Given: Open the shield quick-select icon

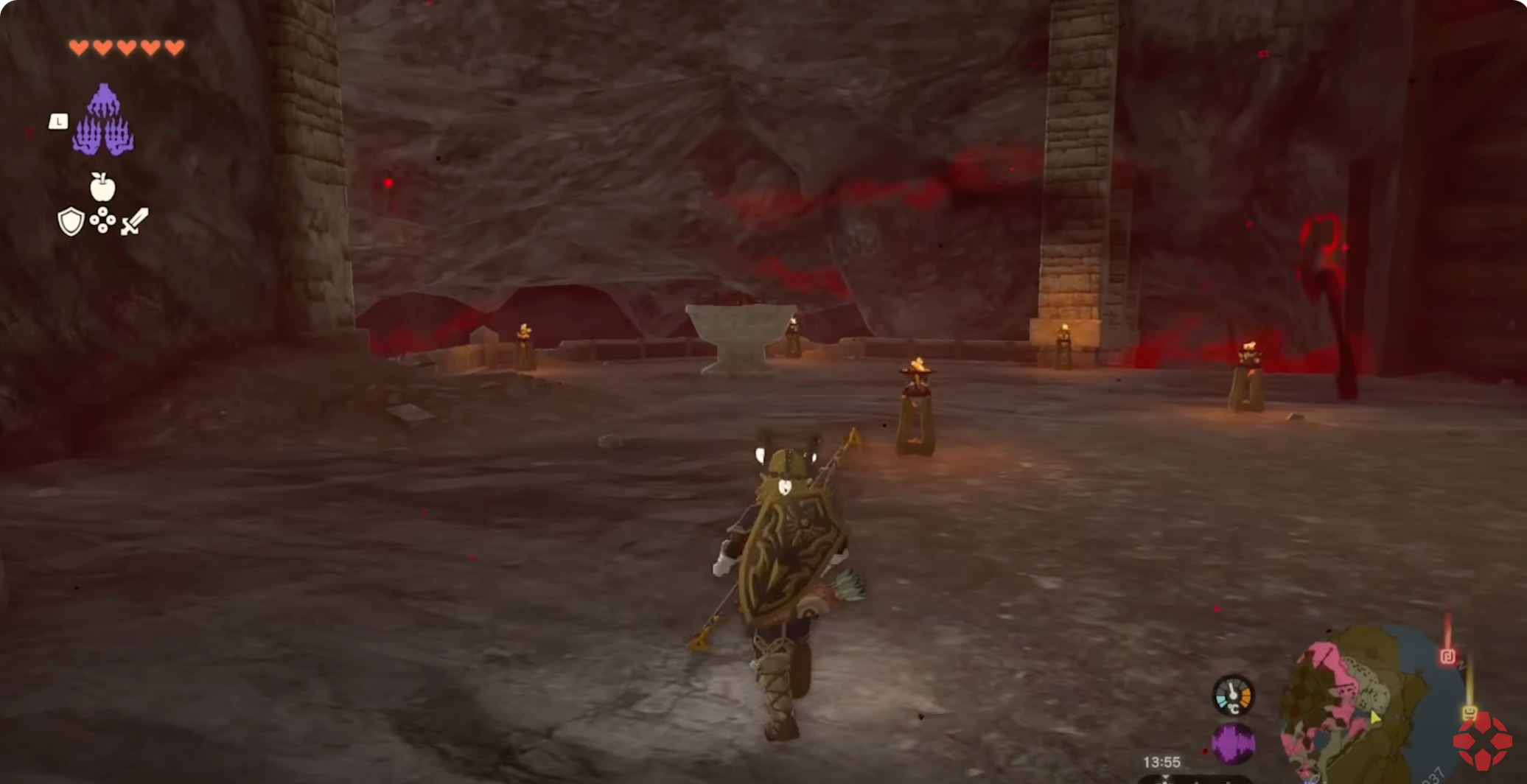Looking at the screenshot, I should (71, 221).
